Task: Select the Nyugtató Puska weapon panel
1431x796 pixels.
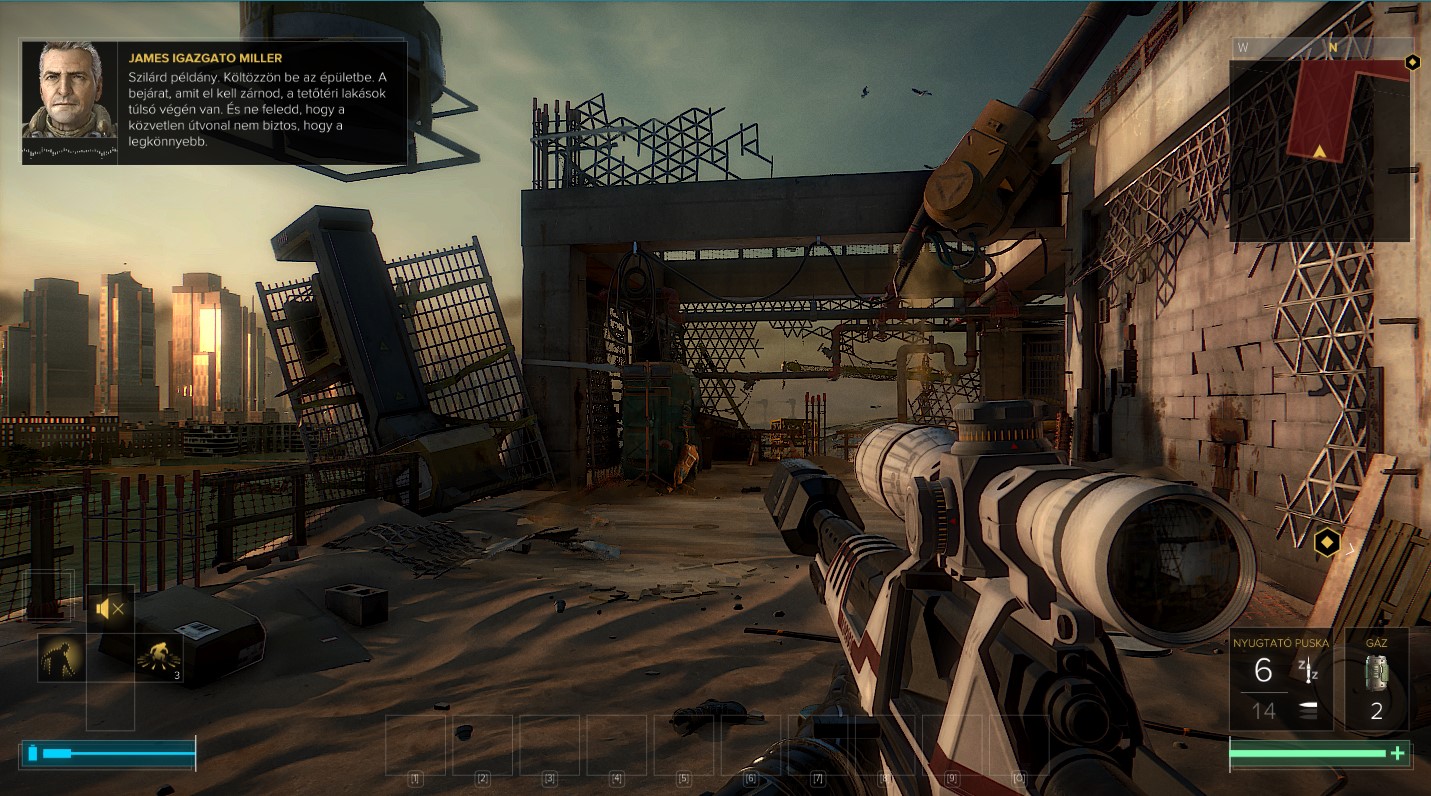Action: point(1283,680)
